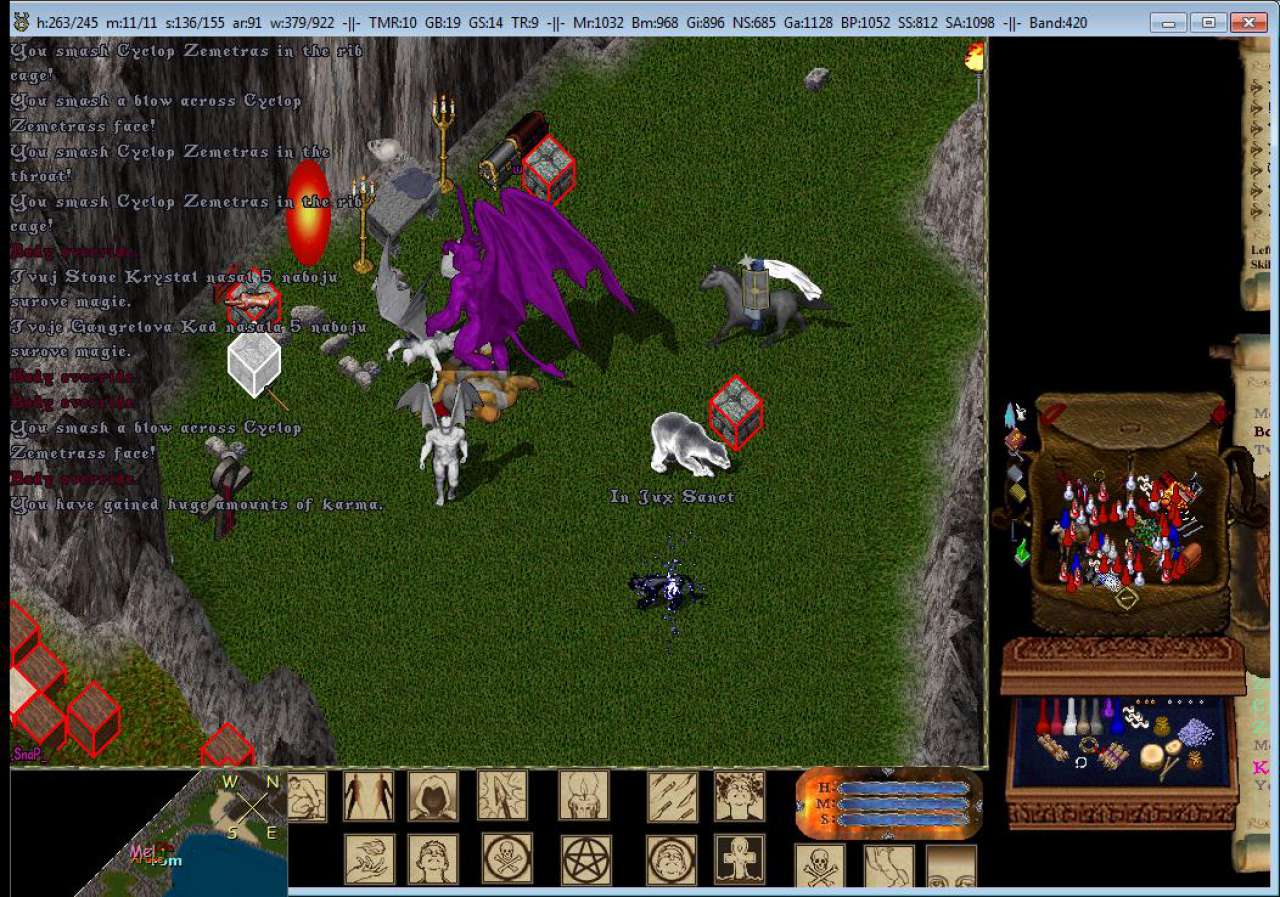Click the lit candle skill icon
The image size is (1280, 897).
click(x=583, y=796)
